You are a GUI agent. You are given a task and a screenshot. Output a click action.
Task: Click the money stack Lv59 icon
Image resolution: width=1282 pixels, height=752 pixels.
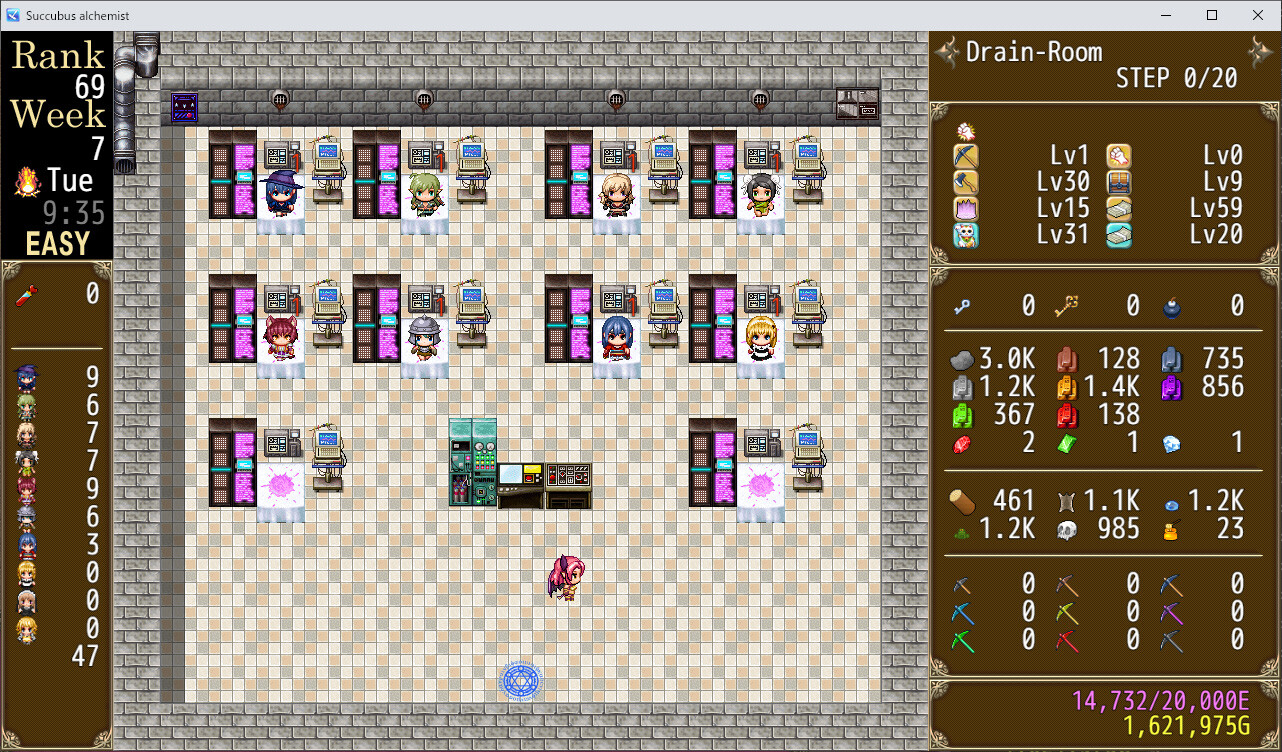tap(1117, 209)
